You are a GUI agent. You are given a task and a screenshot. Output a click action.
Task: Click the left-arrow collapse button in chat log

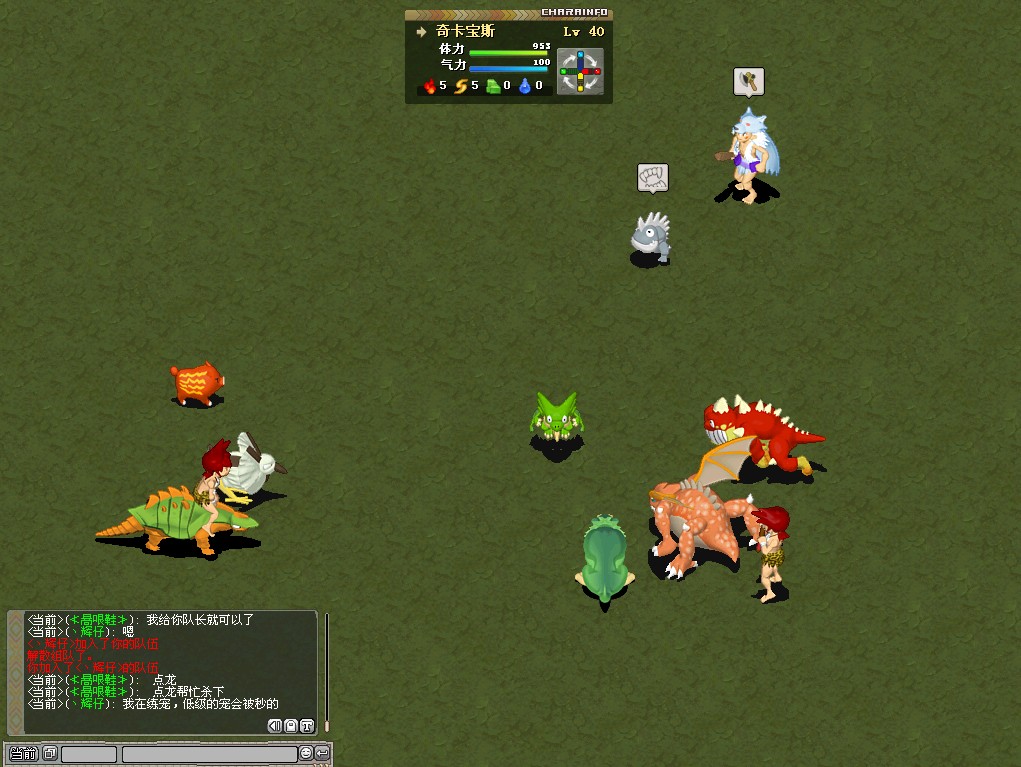[x=275, y=726]
